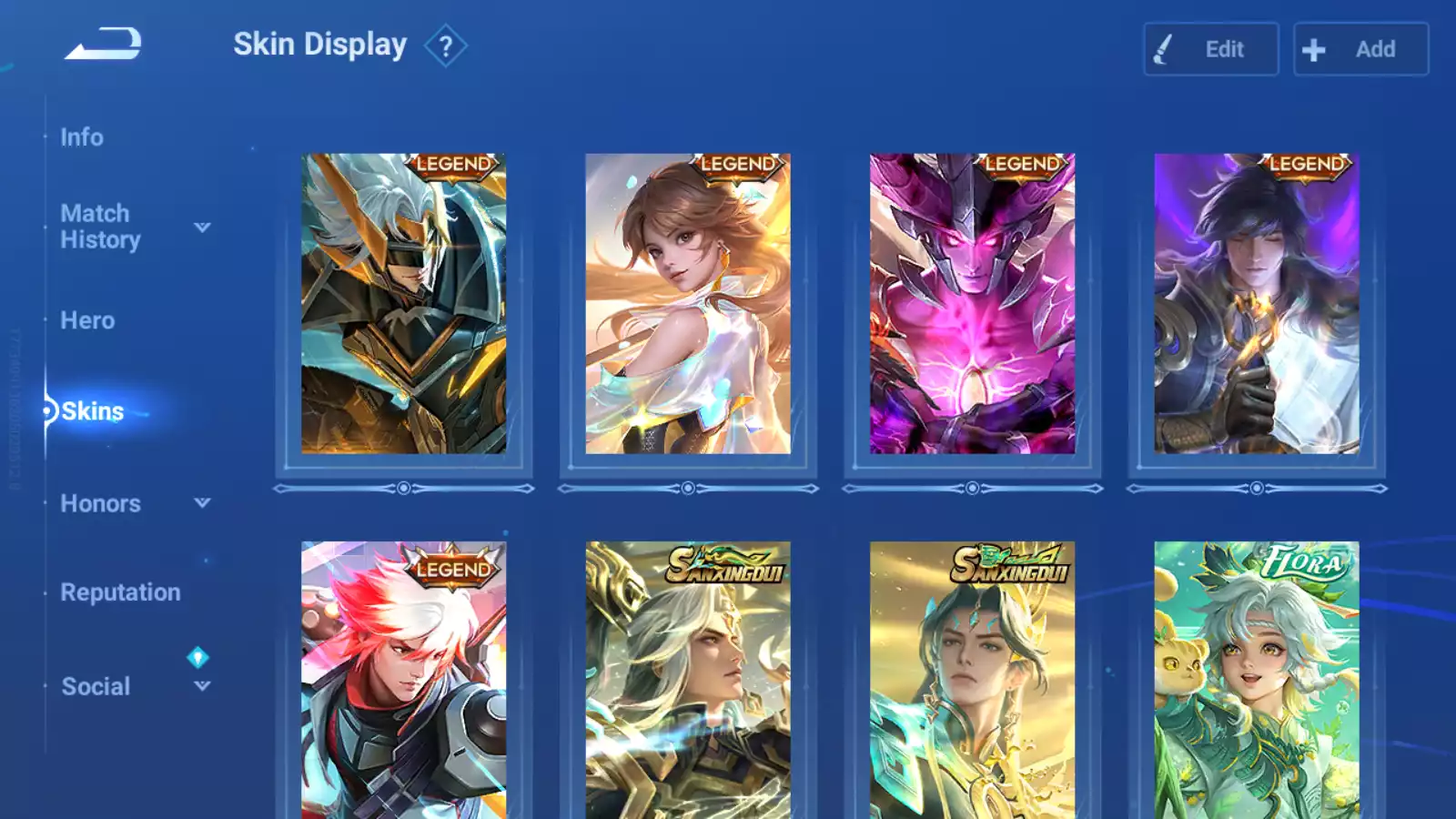Select the red-haired Legend skin card
The image size is (1456, 819).
coord(404,681)
